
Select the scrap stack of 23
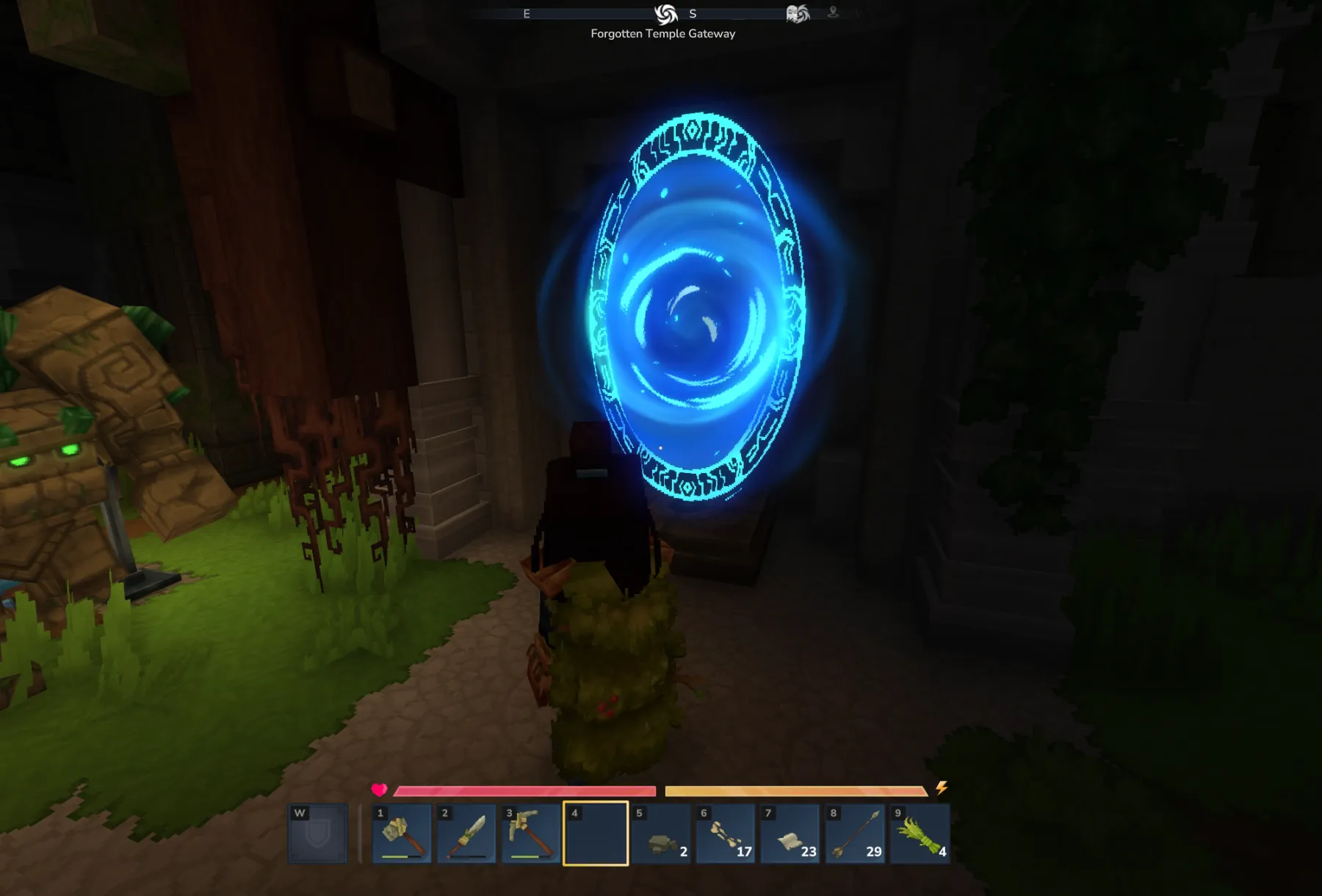pyautogui.click(x=790, y=834)
